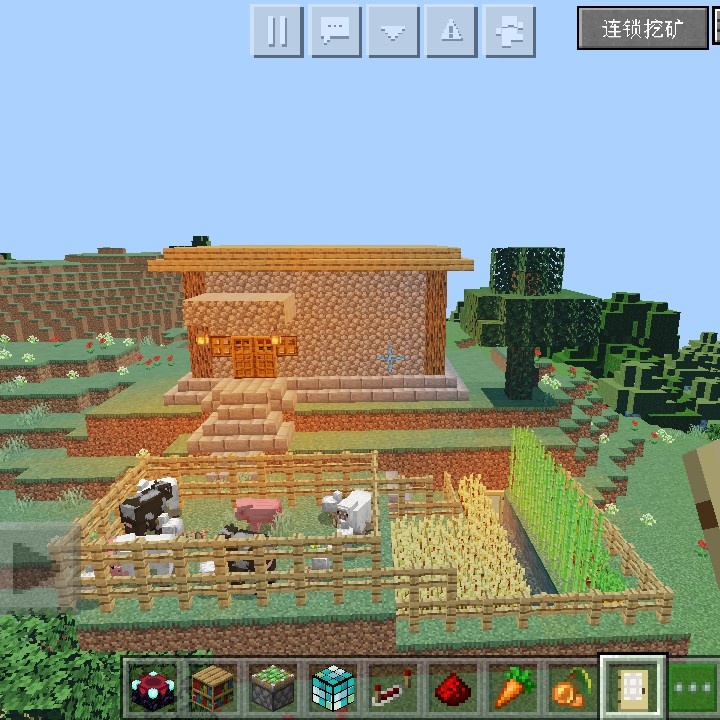Select the highlighted door hotbar slot
Viewport: 720px width, 720px height.
(632, 686)
